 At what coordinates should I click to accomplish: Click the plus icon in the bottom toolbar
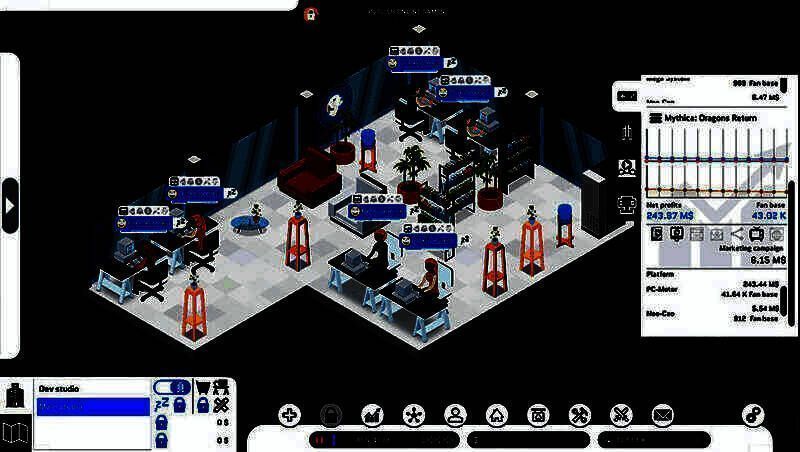coord(289,415)
